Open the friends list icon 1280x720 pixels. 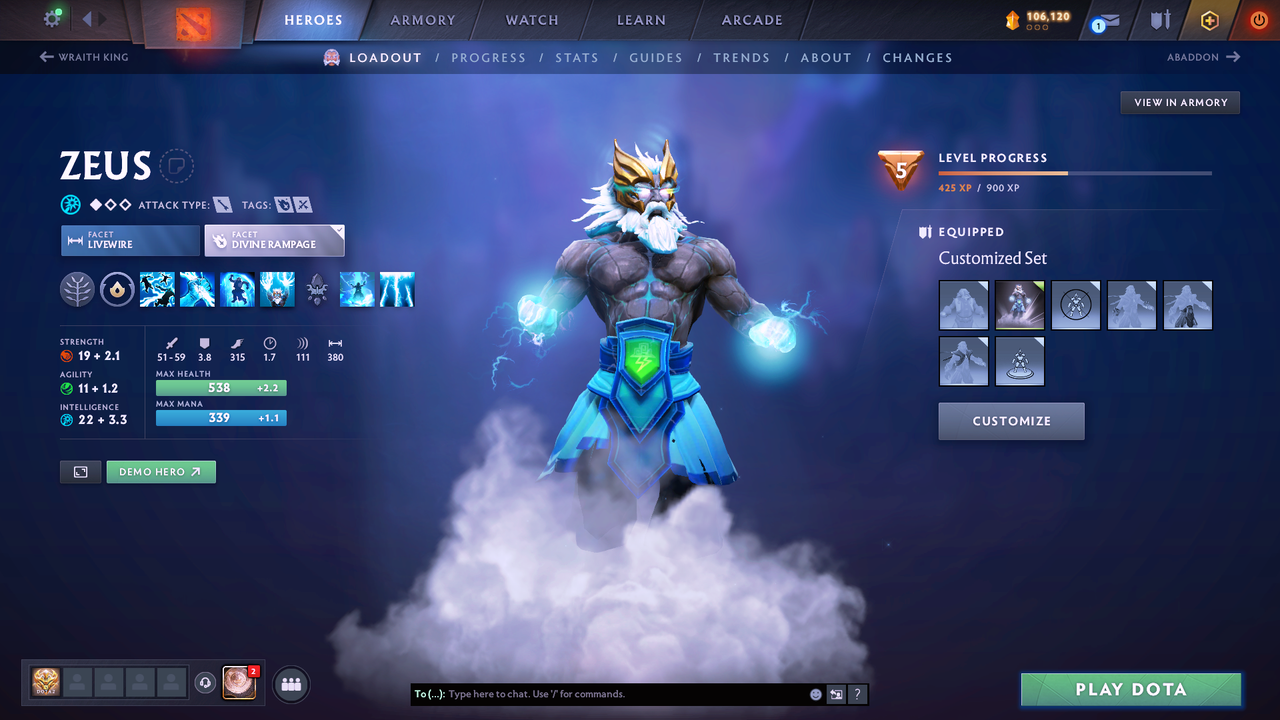(x=290, y=684)
